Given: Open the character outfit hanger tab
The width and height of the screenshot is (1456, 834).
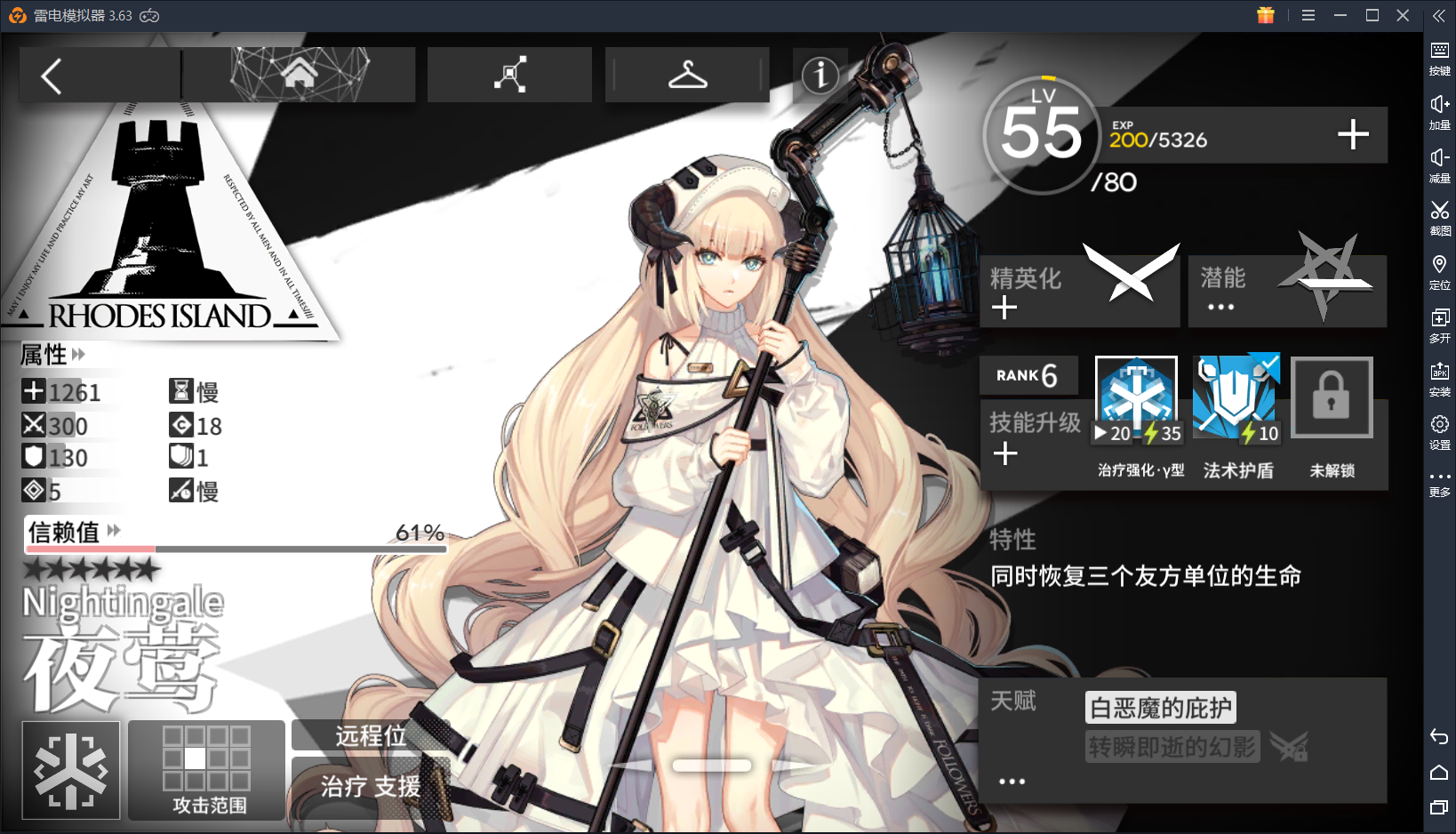Looking at the screenshot, I should (x=686, y=75).
